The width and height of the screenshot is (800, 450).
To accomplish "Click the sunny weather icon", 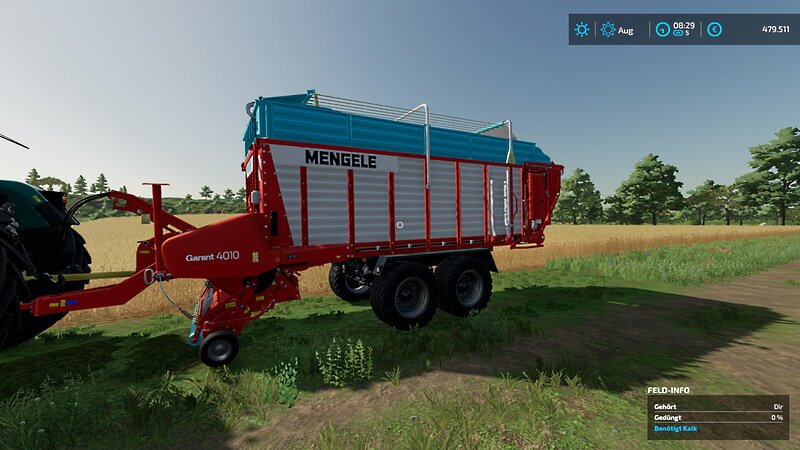I will (x=582, y=30).
